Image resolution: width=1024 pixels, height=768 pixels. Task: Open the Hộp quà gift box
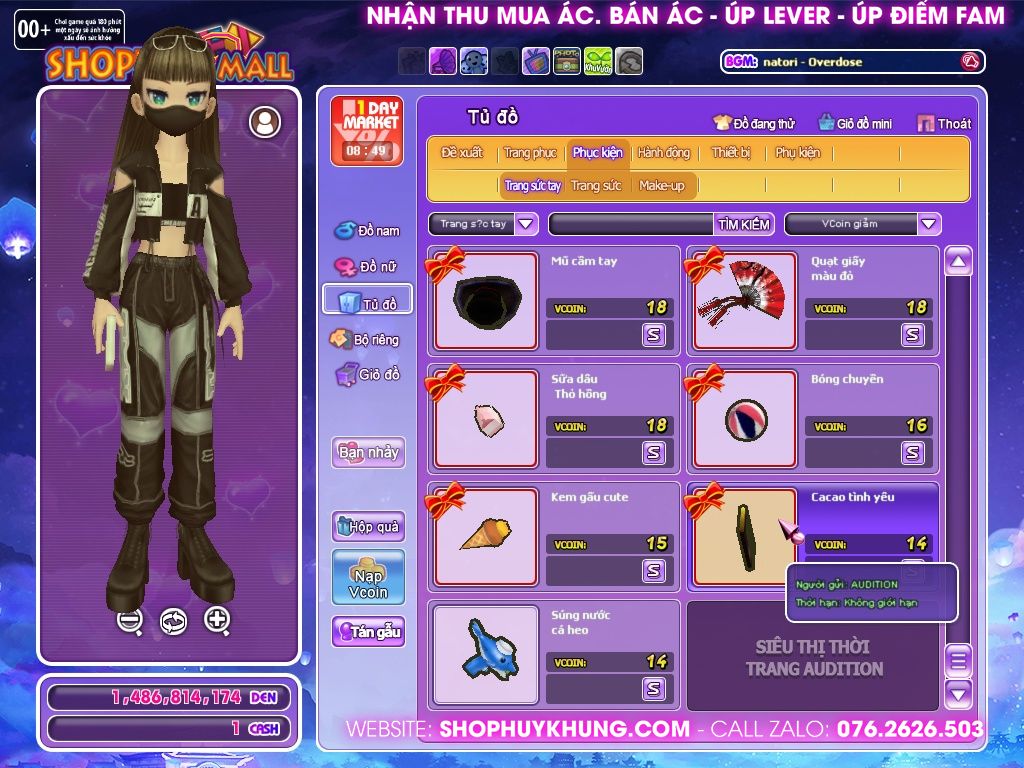point(368,526)
